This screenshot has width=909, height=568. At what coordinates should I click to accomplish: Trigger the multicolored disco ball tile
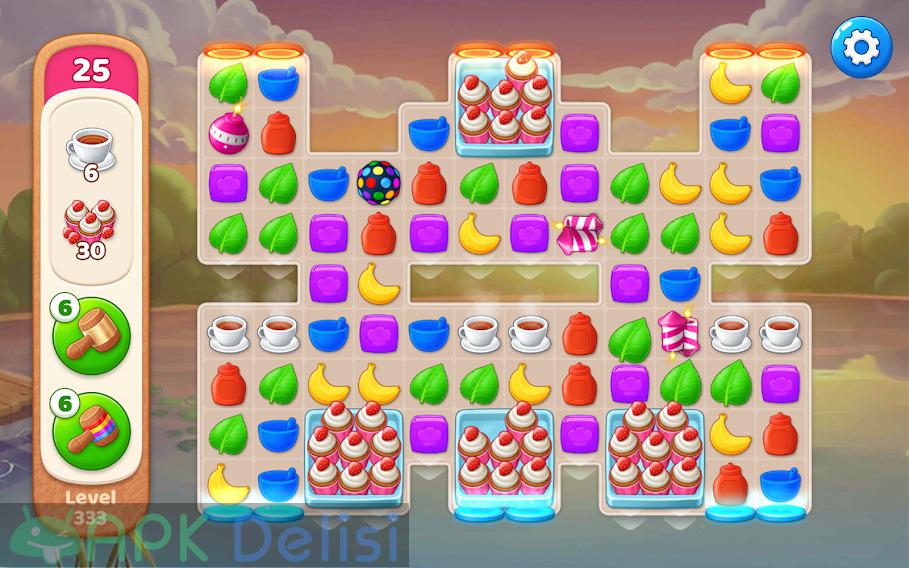click(378, 181)
